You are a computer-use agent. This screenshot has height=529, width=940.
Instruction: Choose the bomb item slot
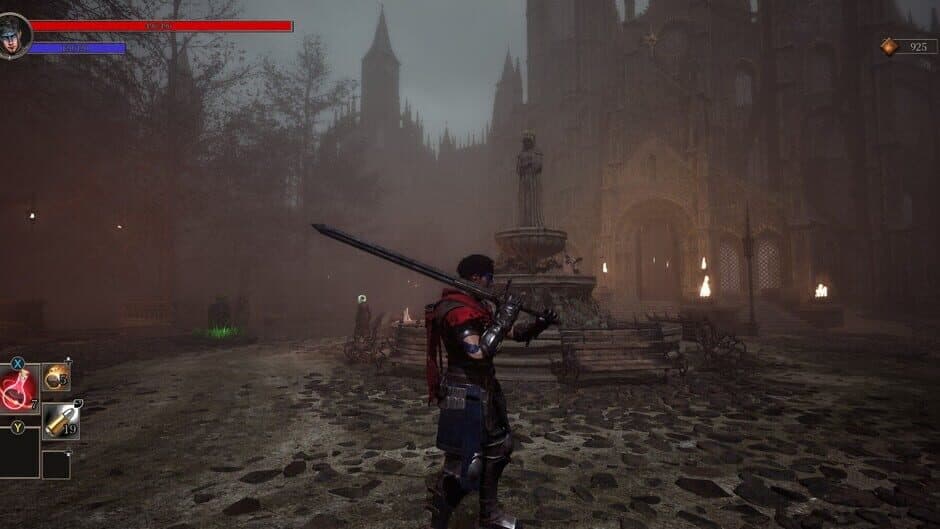(x=57, y=377)
